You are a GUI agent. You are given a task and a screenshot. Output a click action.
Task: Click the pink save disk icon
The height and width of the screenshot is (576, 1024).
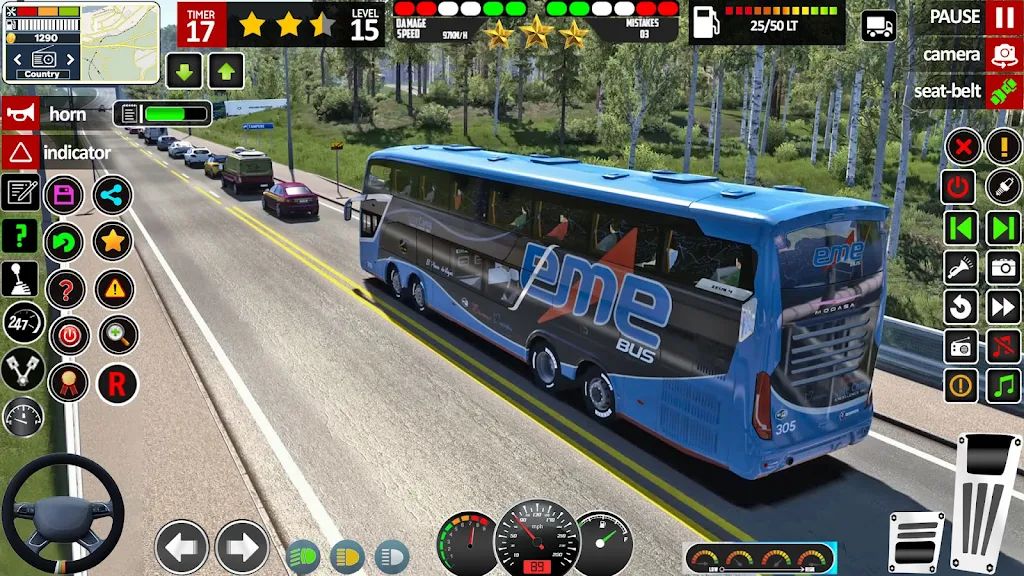point(65,194)
